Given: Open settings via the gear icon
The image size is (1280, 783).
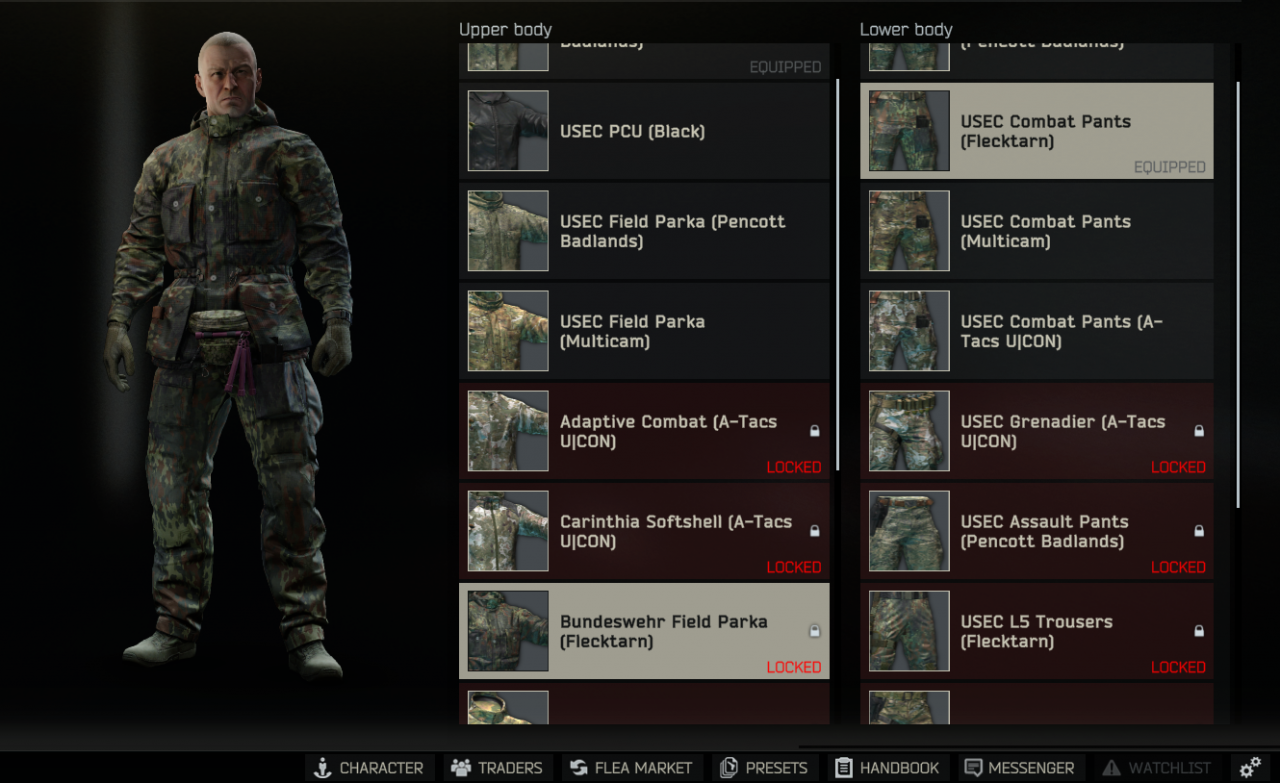Looking at the screenshot, I should coord(1250,768).
